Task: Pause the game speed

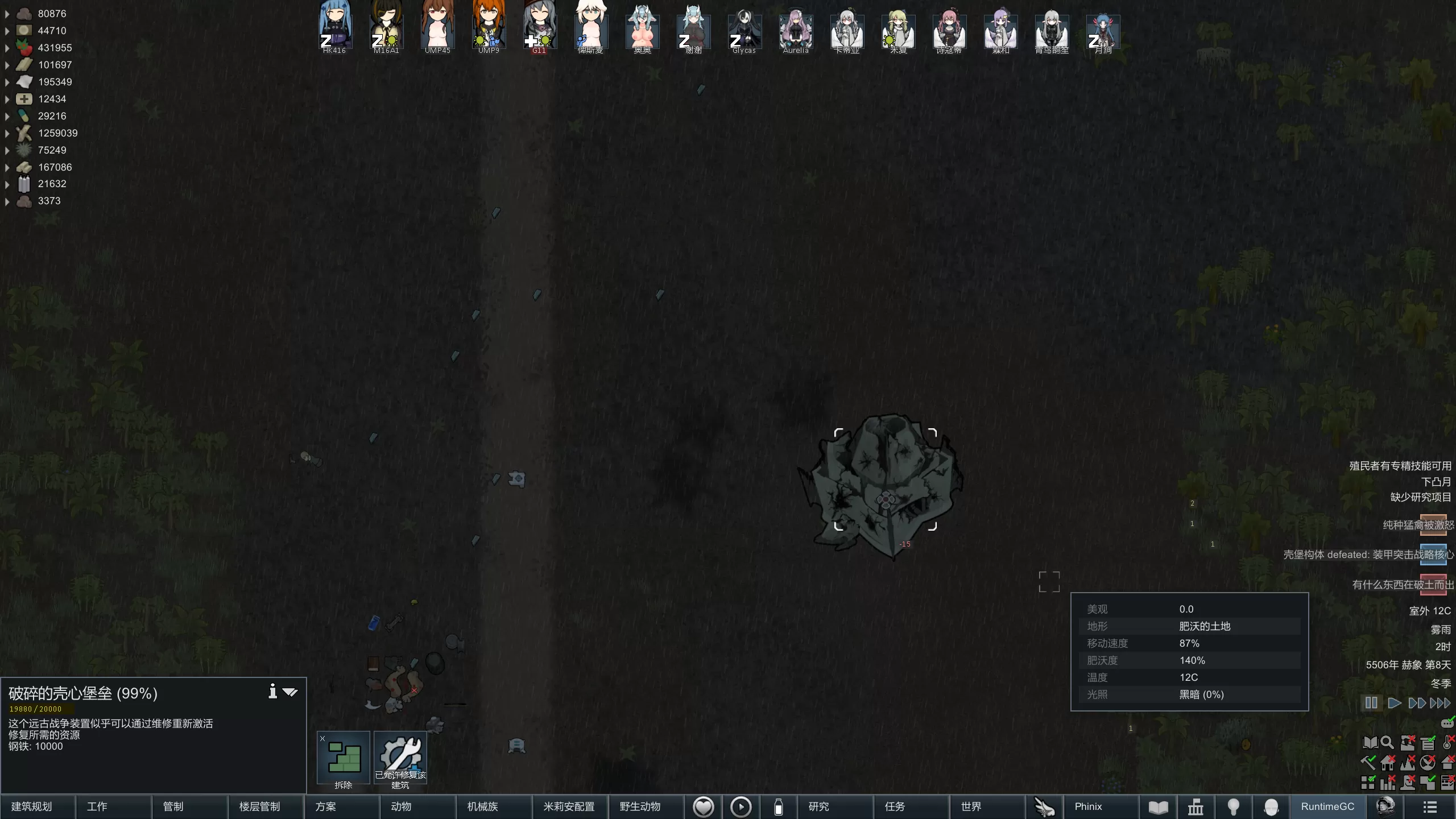Action: pyautogui.click(x=1371, y=703)
